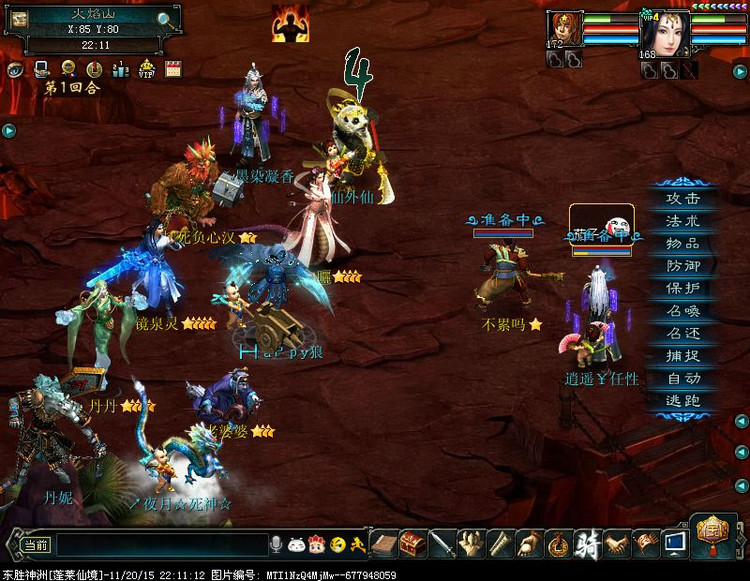Choose the 捕捉 capture command

(684, 356)
